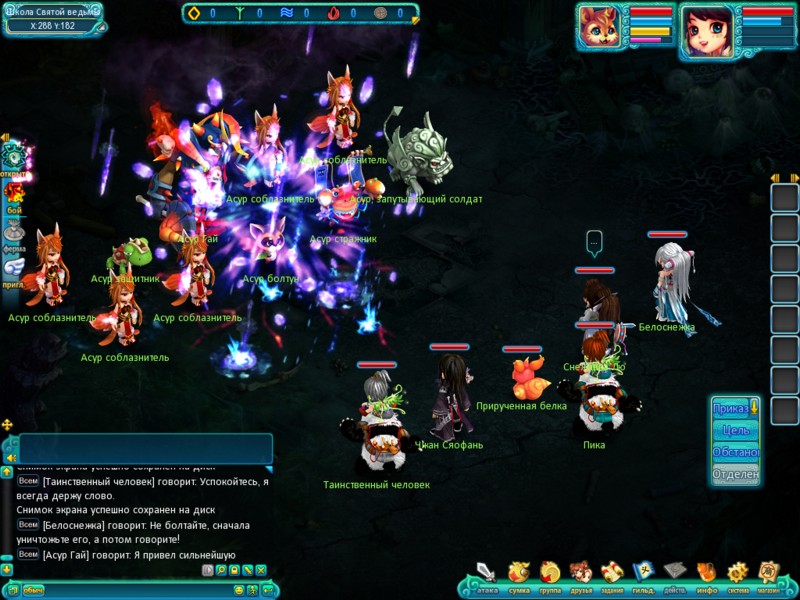Open the система gear settings

[737, 573]
